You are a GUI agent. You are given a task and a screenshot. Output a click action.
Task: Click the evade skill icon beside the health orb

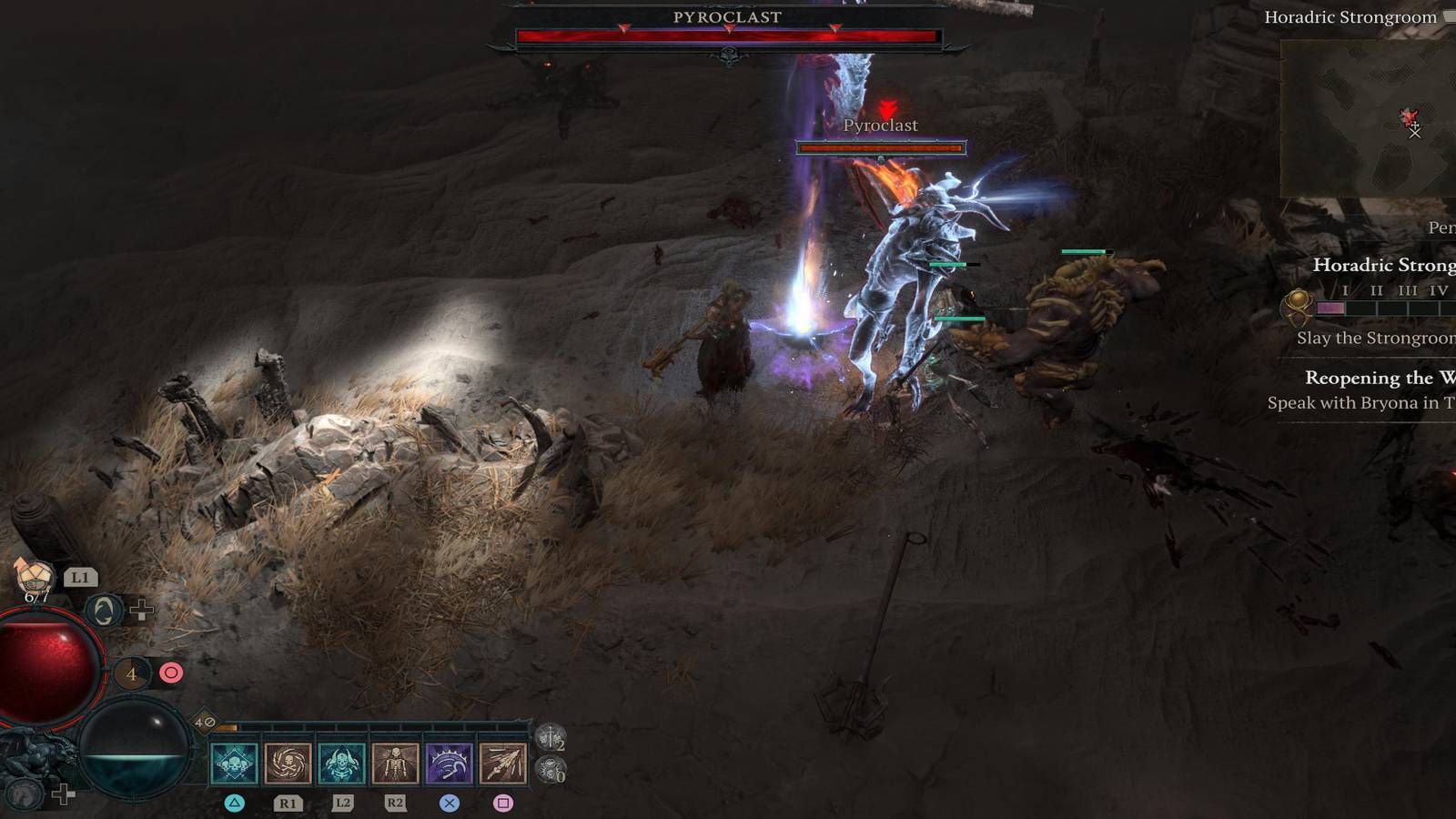click(103, 610)
